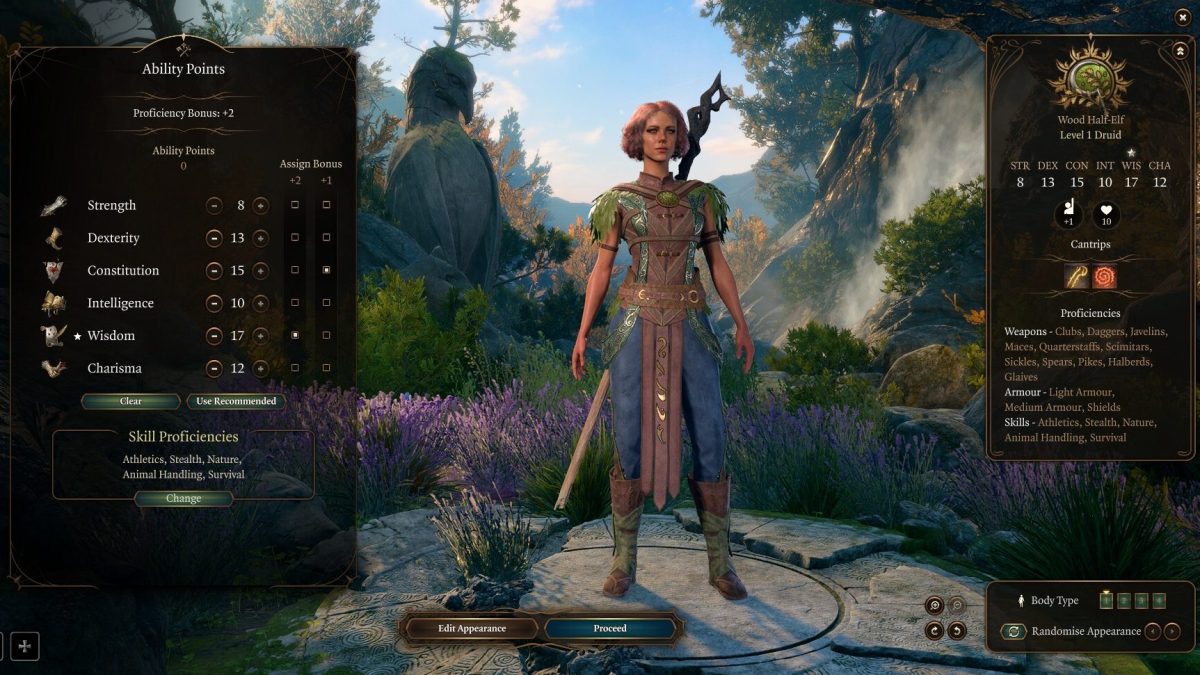Screen dimensions: 1200x675
Task: Randomise the character's appearance
Action: pos(1013,631)
